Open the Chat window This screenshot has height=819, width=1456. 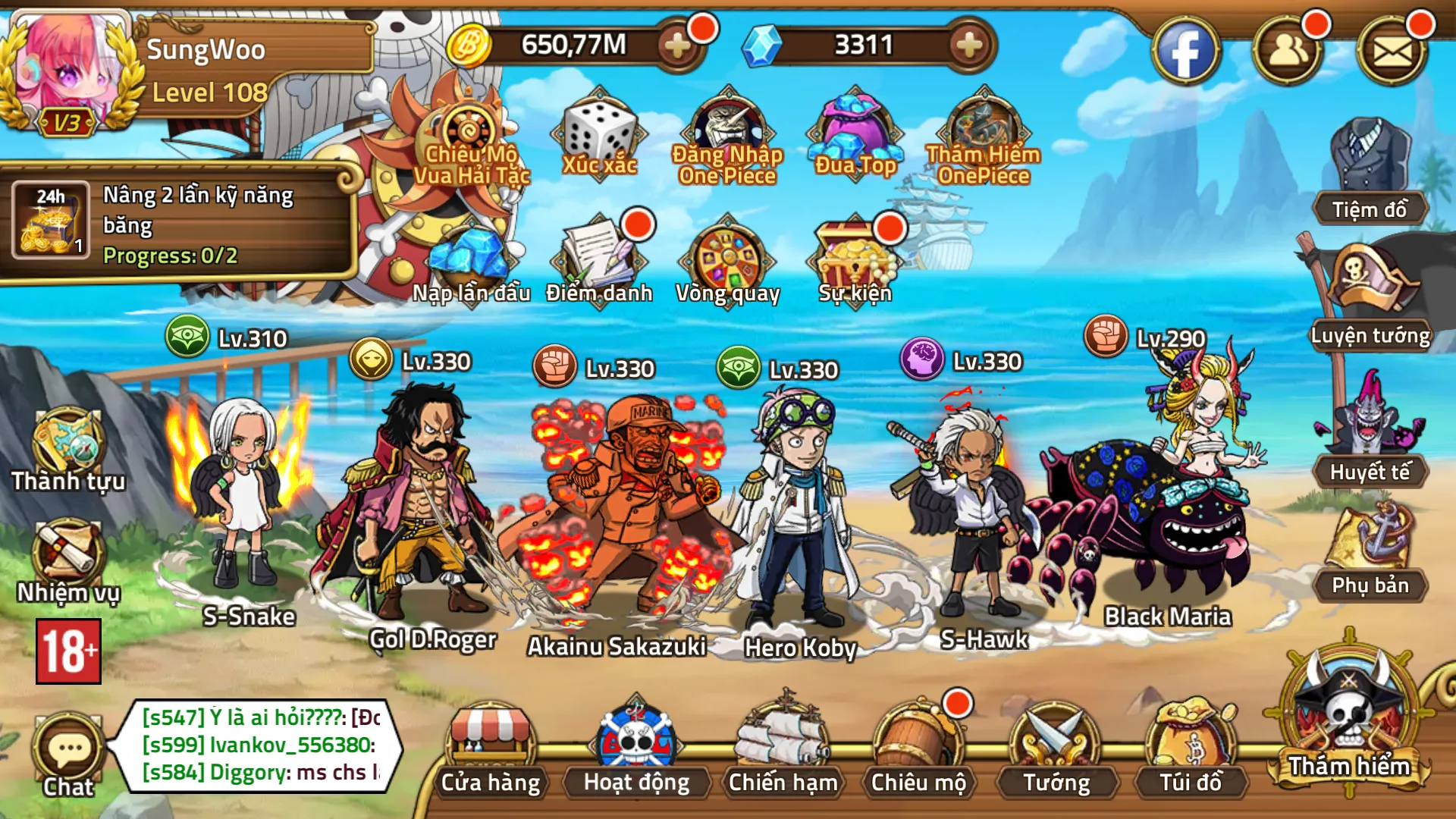(x=68, y=755)
